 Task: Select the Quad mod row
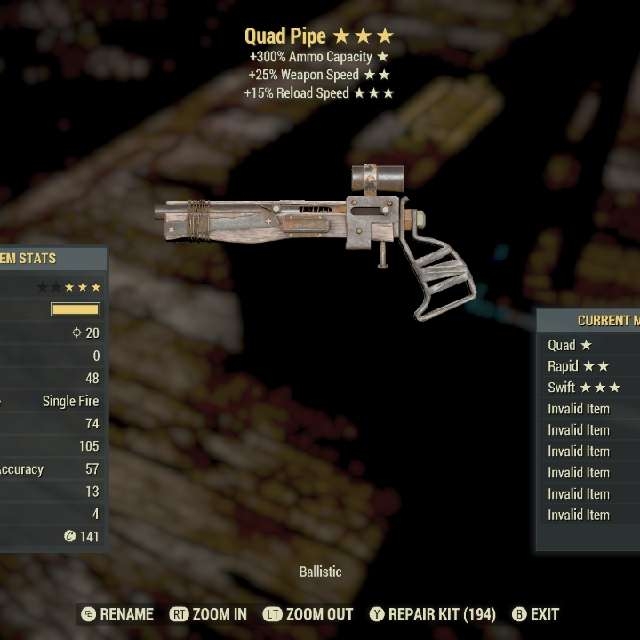(x=571, y=345)
